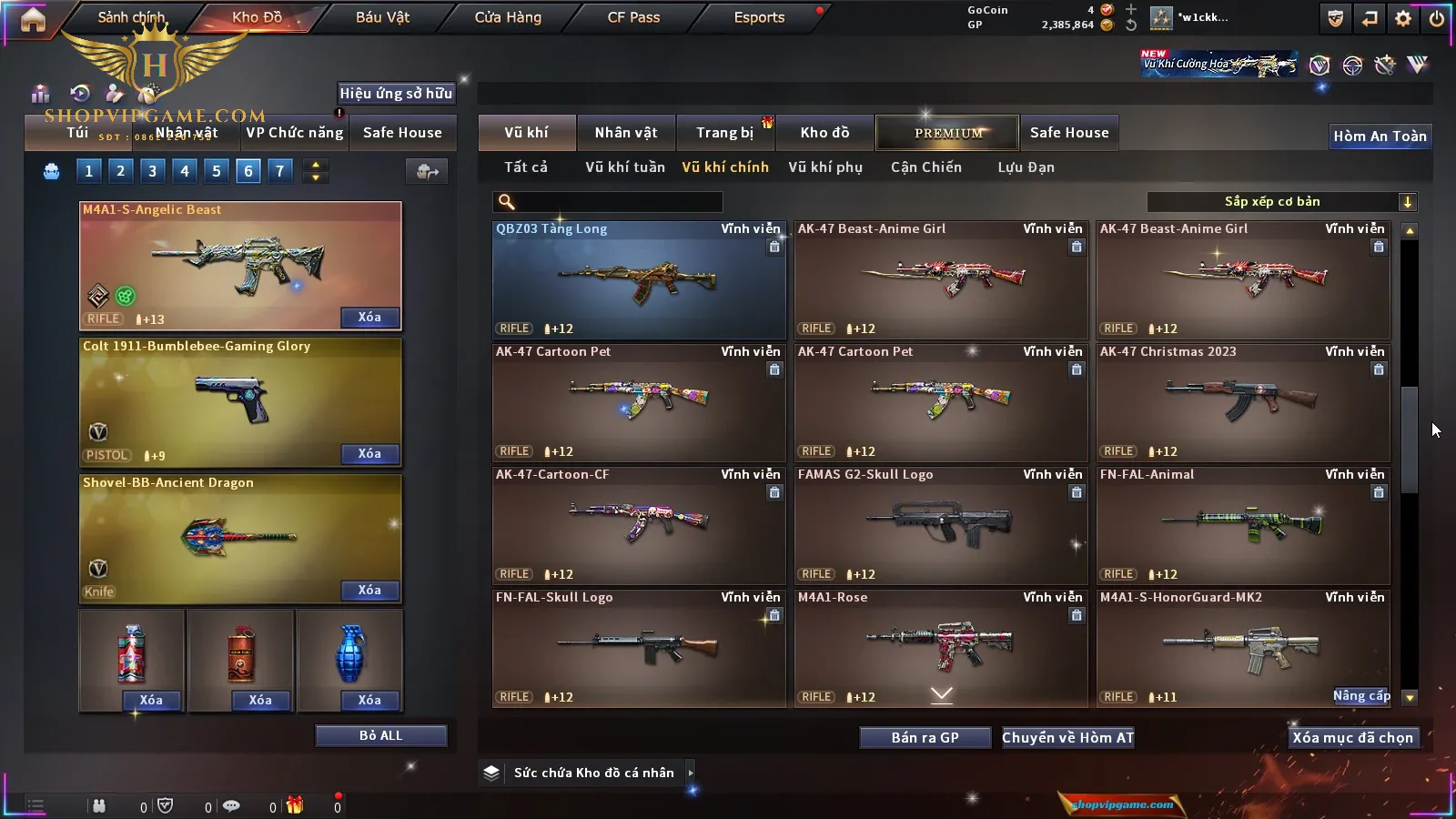Viewport: 1456px width, 819px height.
Task: Activate Chuyển về Hòm AT
Action: pyautogui.click(x=1068, y=738)
